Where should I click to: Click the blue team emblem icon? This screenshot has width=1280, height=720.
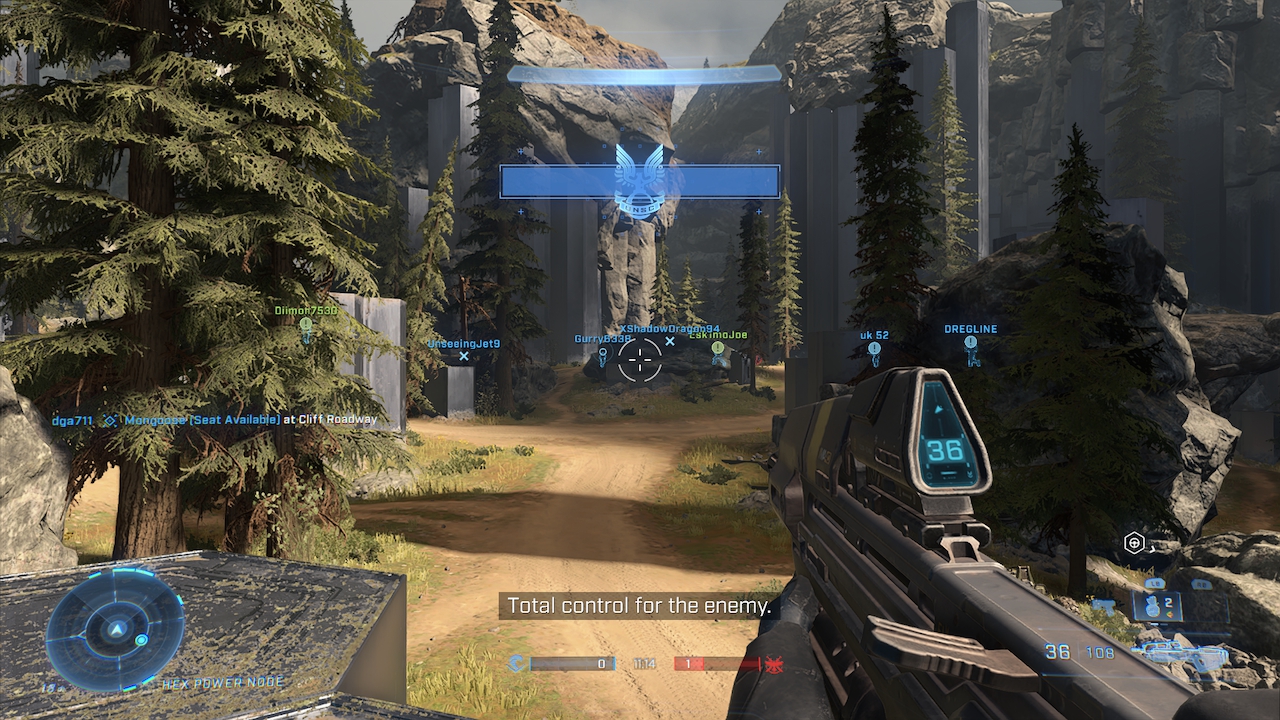(517, 663)
